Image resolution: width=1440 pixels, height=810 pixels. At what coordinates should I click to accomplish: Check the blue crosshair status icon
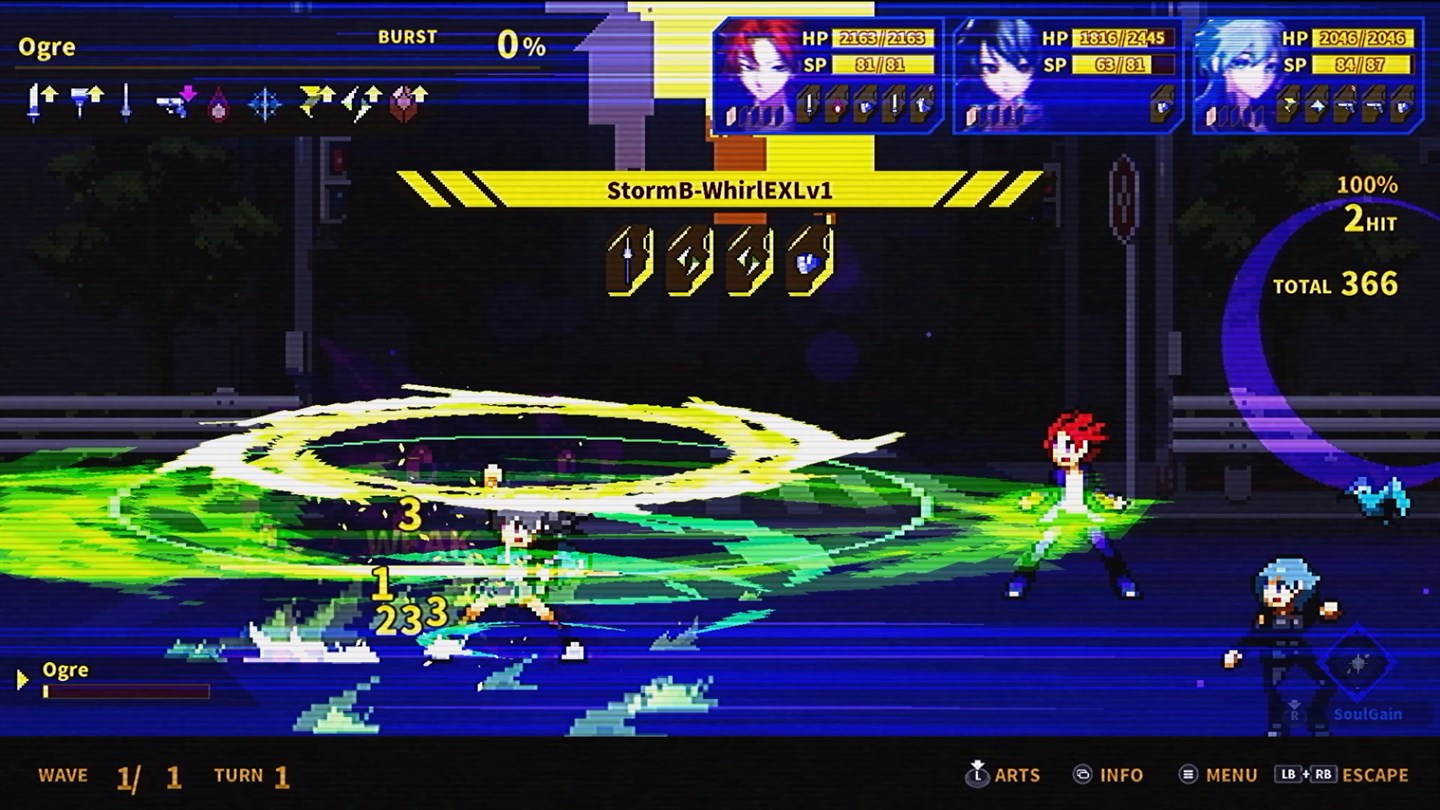(x=264, y=103)
